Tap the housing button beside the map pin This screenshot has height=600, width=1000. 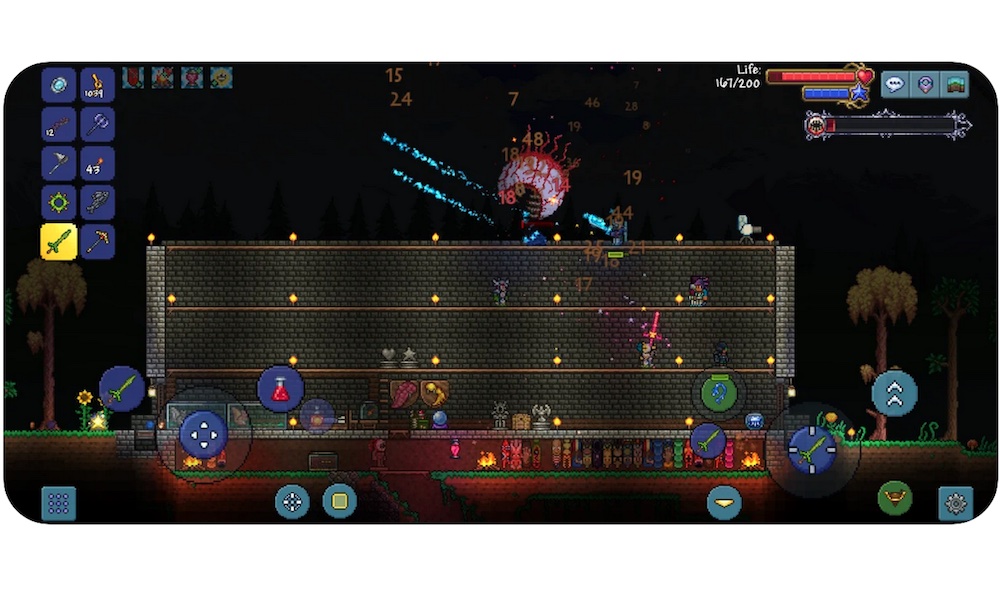[x=955, y=84]
